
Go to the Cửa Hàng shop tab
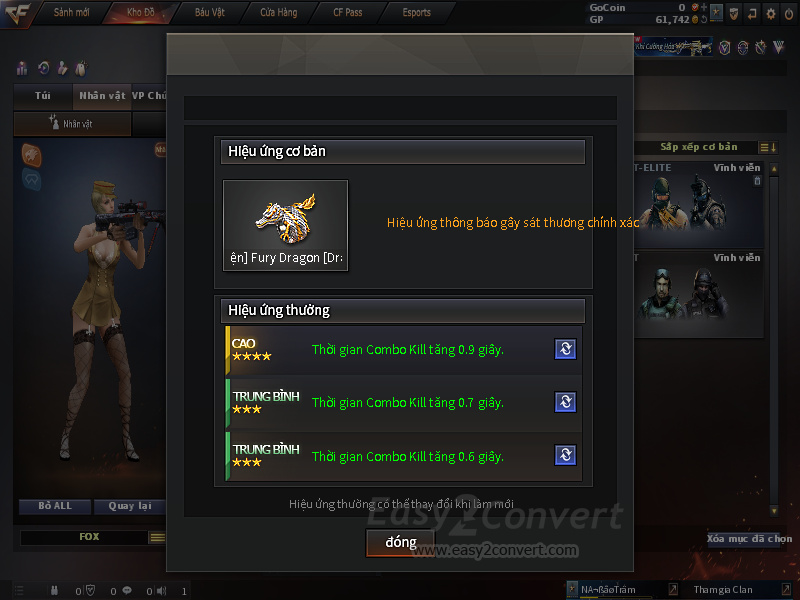[x=278, y=13]
